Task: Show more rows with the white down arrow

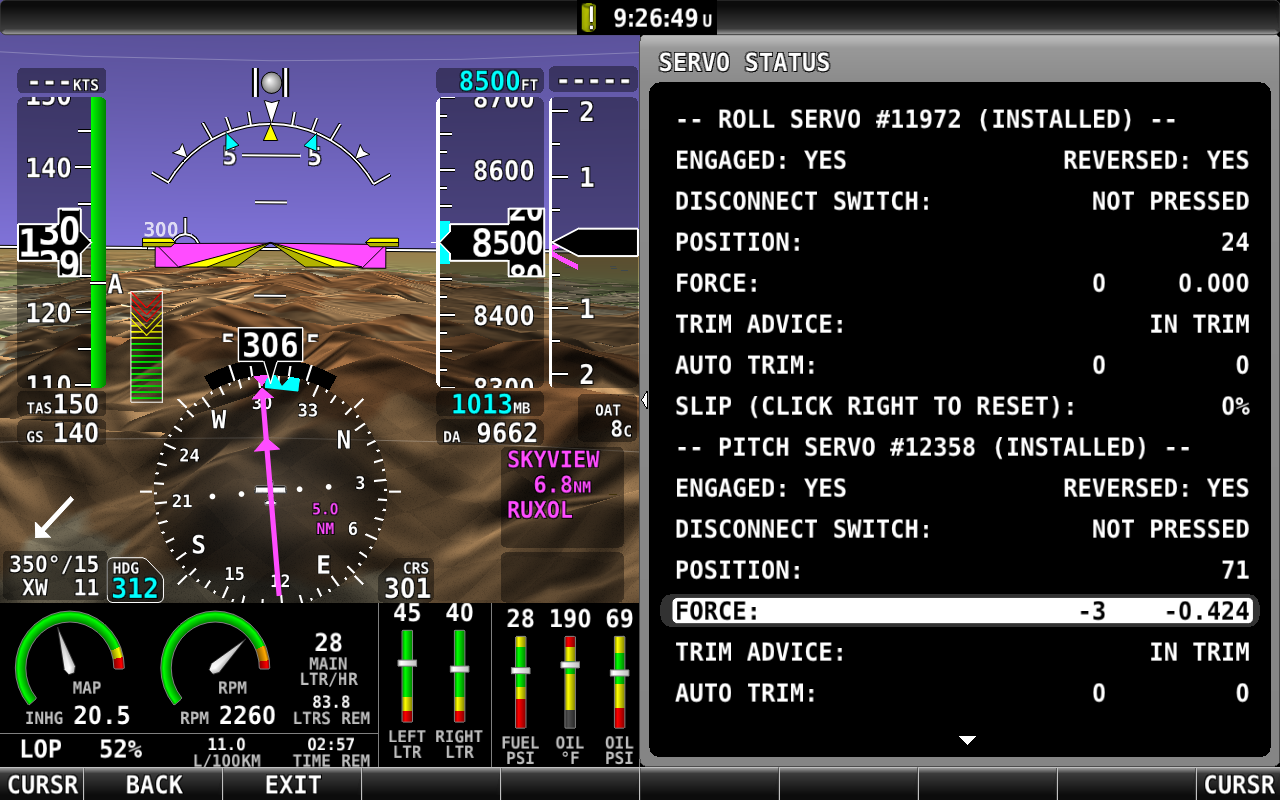Action: point(967,741)
